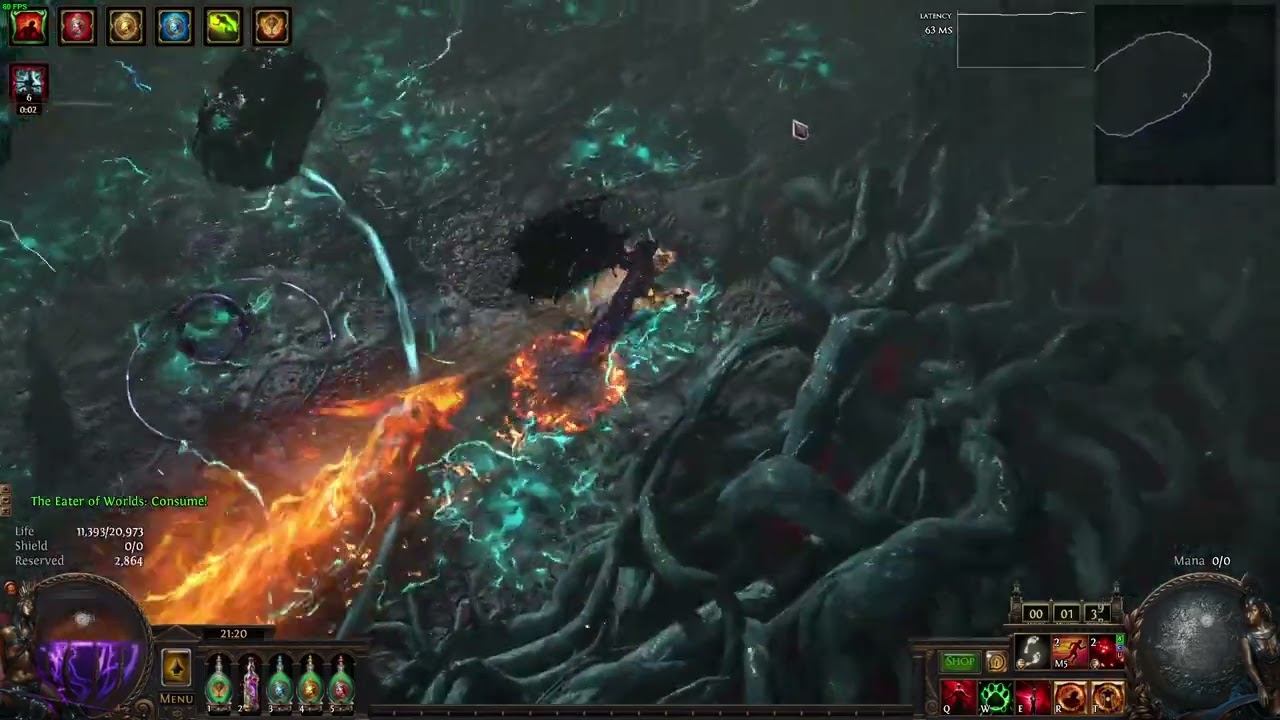Activate the T fiery ring skill

click(1106, 696)
